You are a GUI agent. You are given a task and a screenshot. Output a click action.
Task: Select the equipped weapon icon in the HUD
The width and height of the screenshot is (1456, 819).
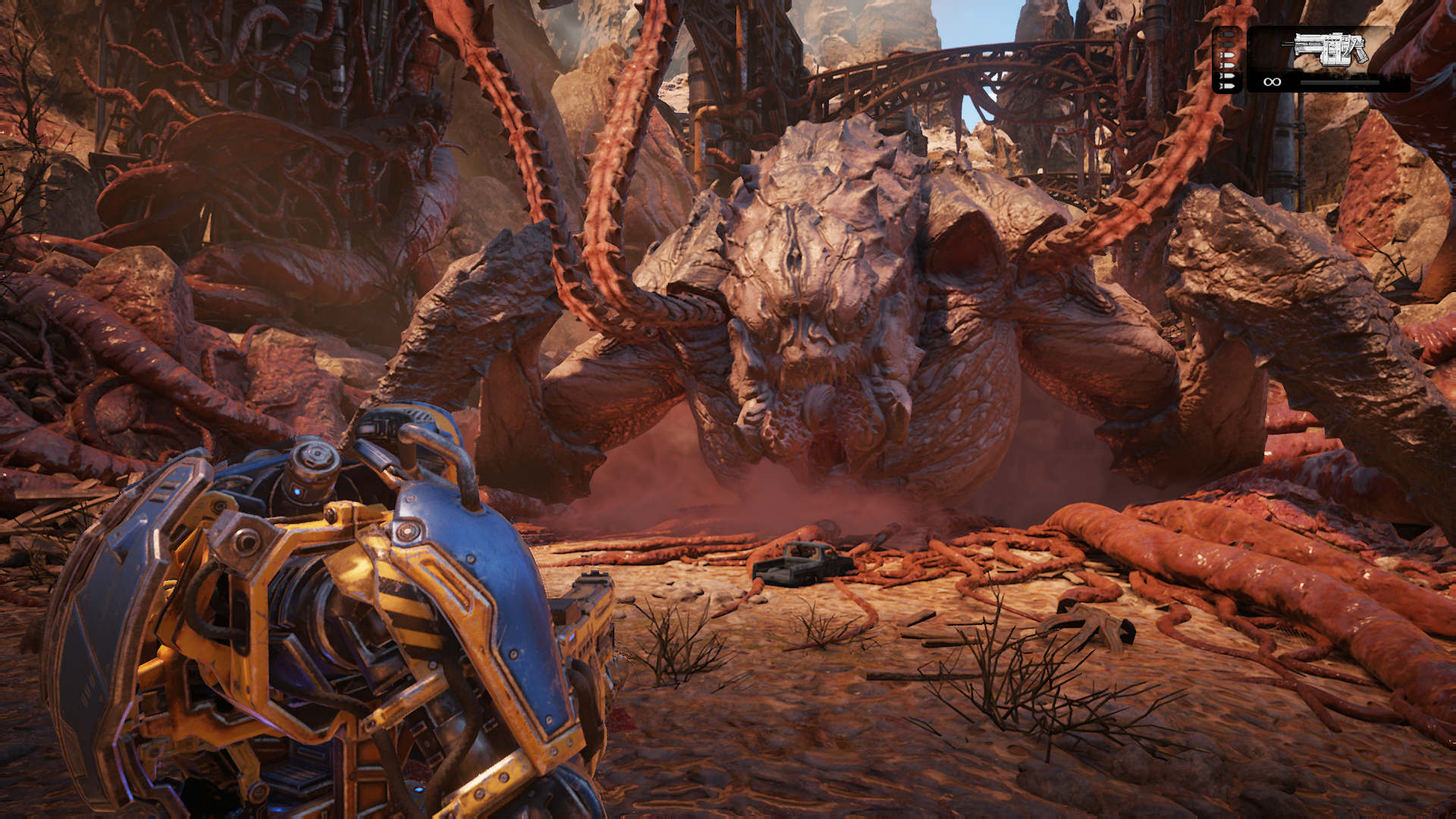1329,50
